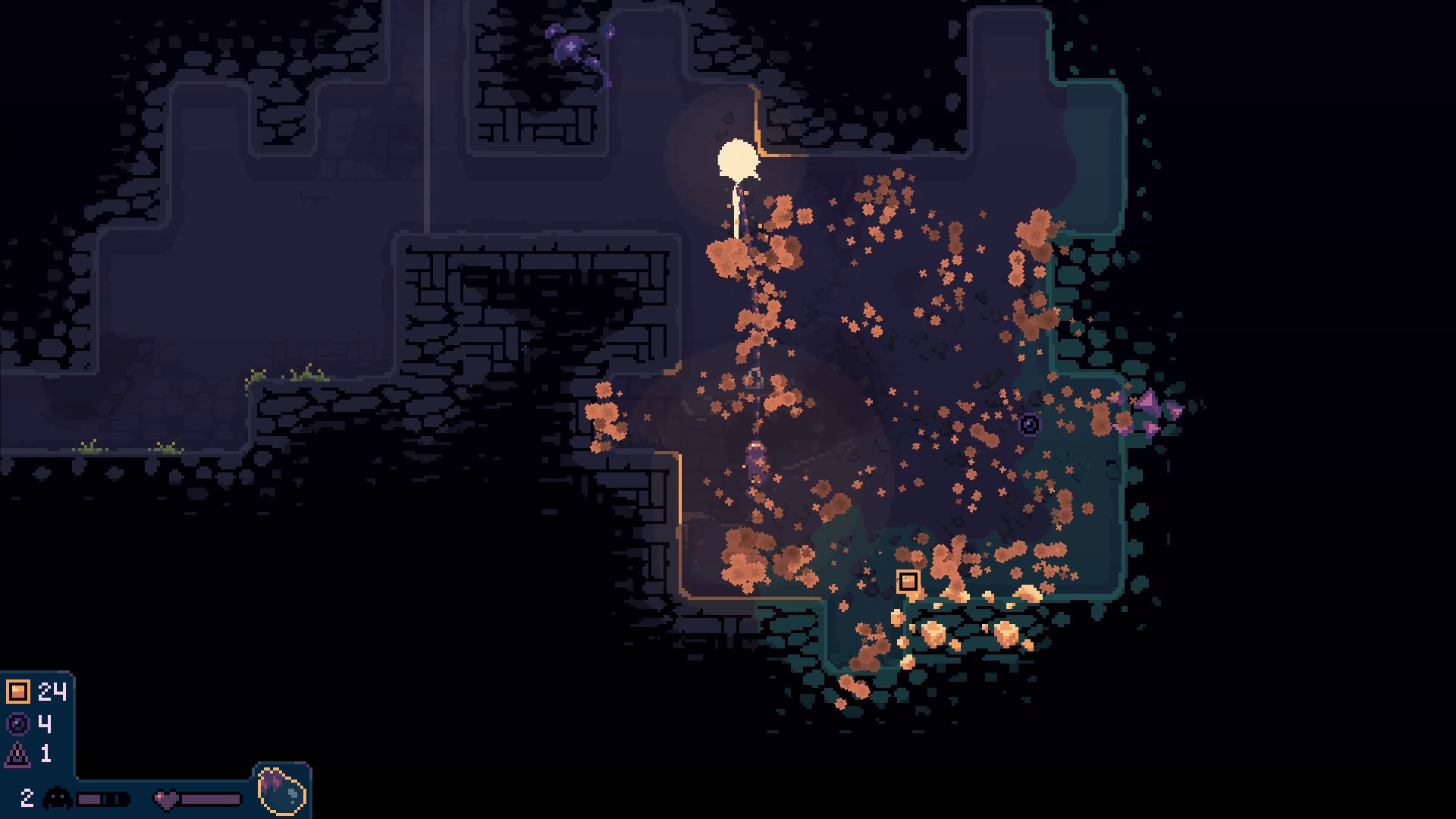
Task: Open the bubble portrait in the HUD corner
Action: click(x=281, y=793)
